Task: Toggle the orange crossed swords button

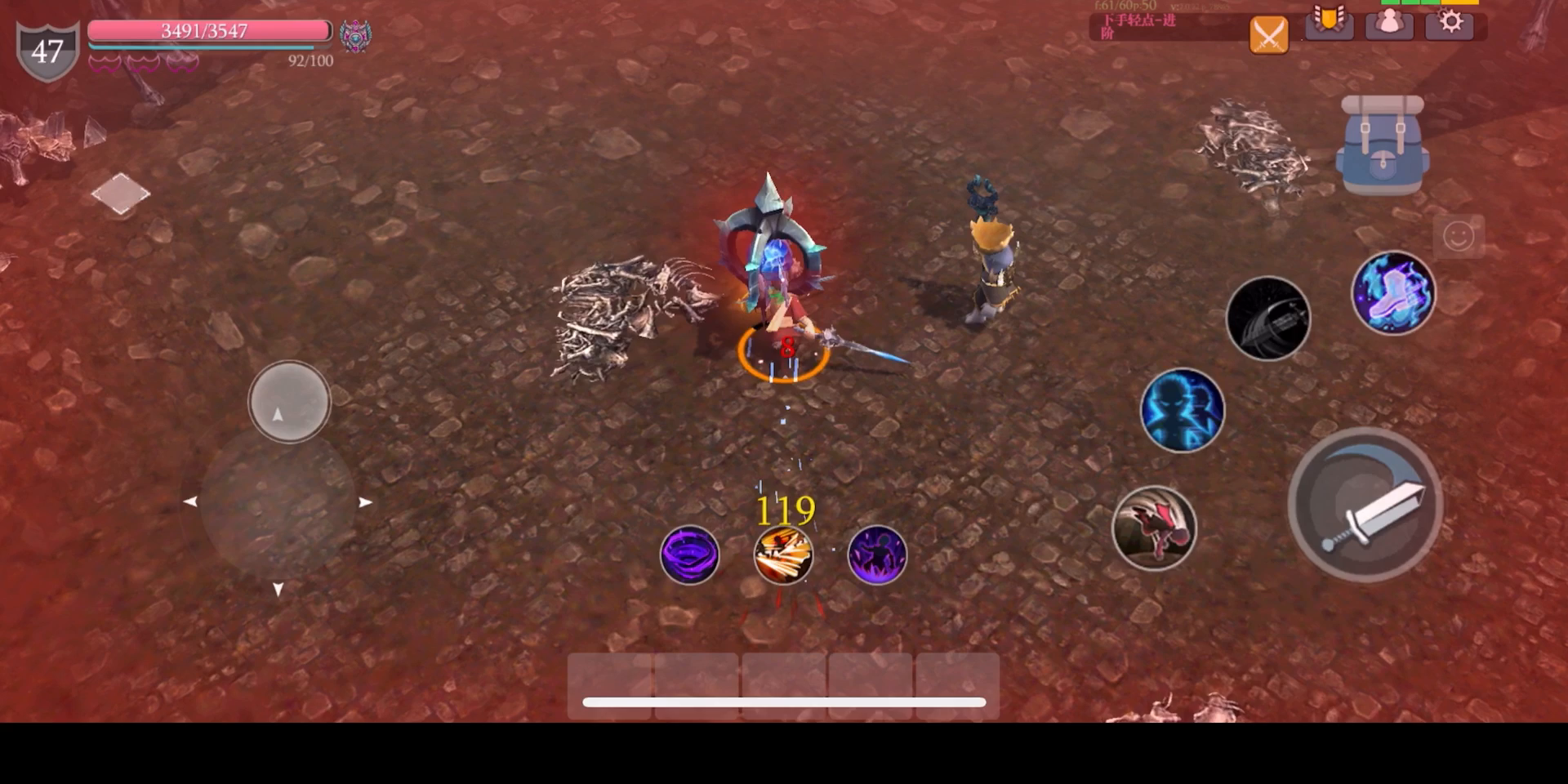Action: (x=1268, y=34)
